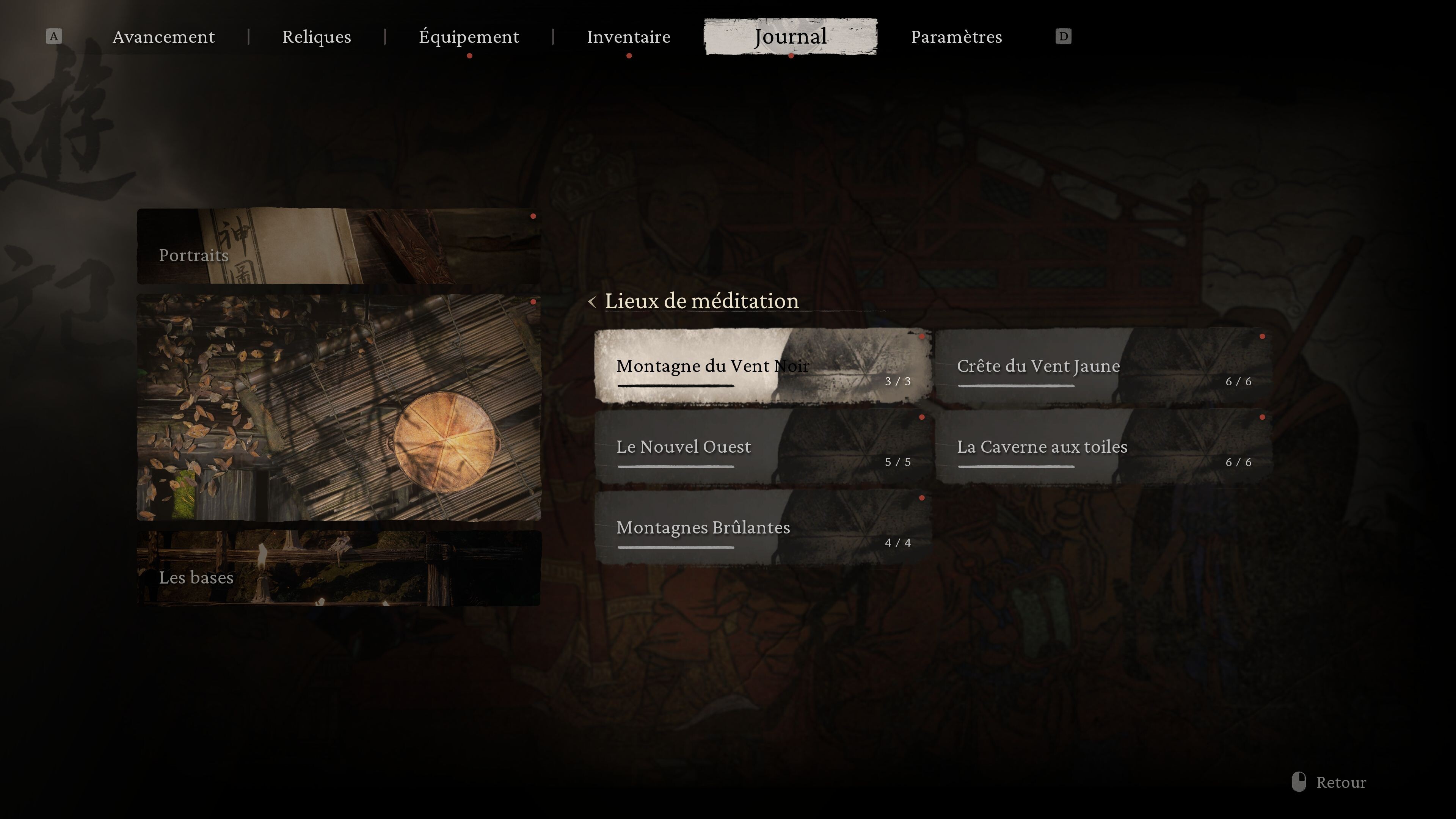Go to the Équipement tab
1456x819 pixels.
click(x=469, y=37)
